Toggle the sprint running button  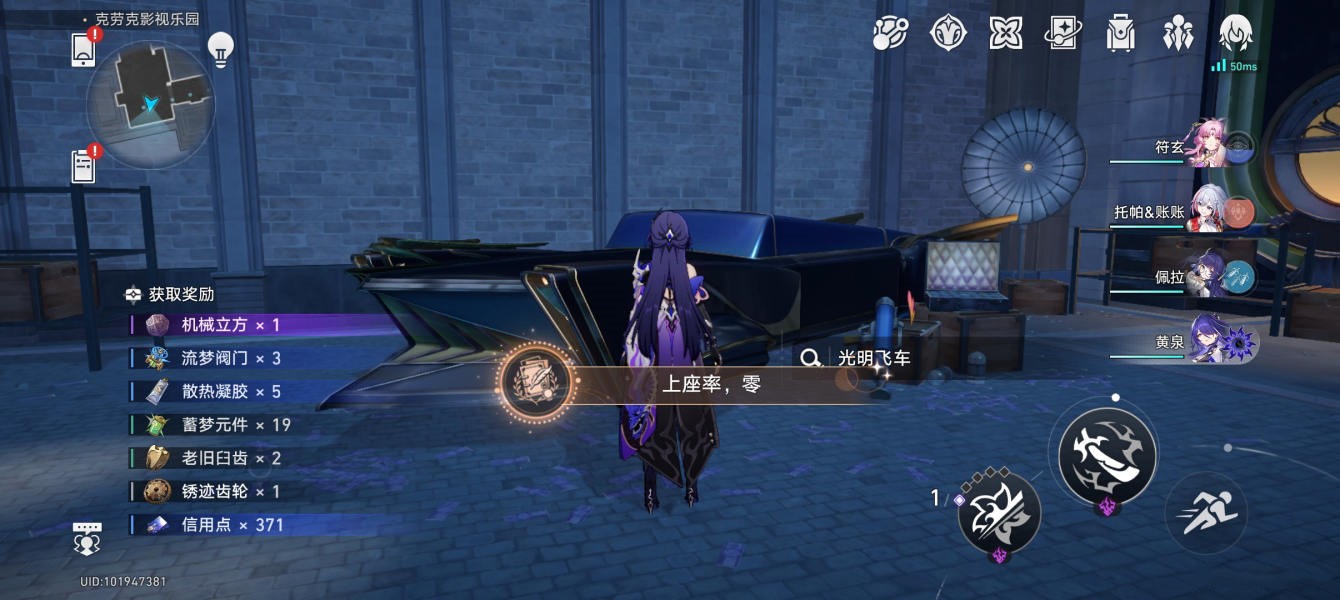click(x=1206, y=513)
